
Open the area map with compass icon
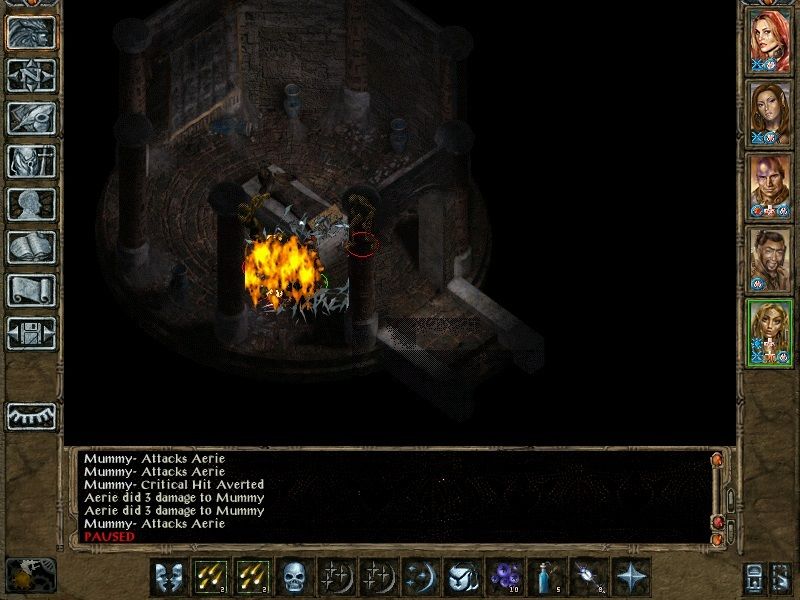pos(31,75)
